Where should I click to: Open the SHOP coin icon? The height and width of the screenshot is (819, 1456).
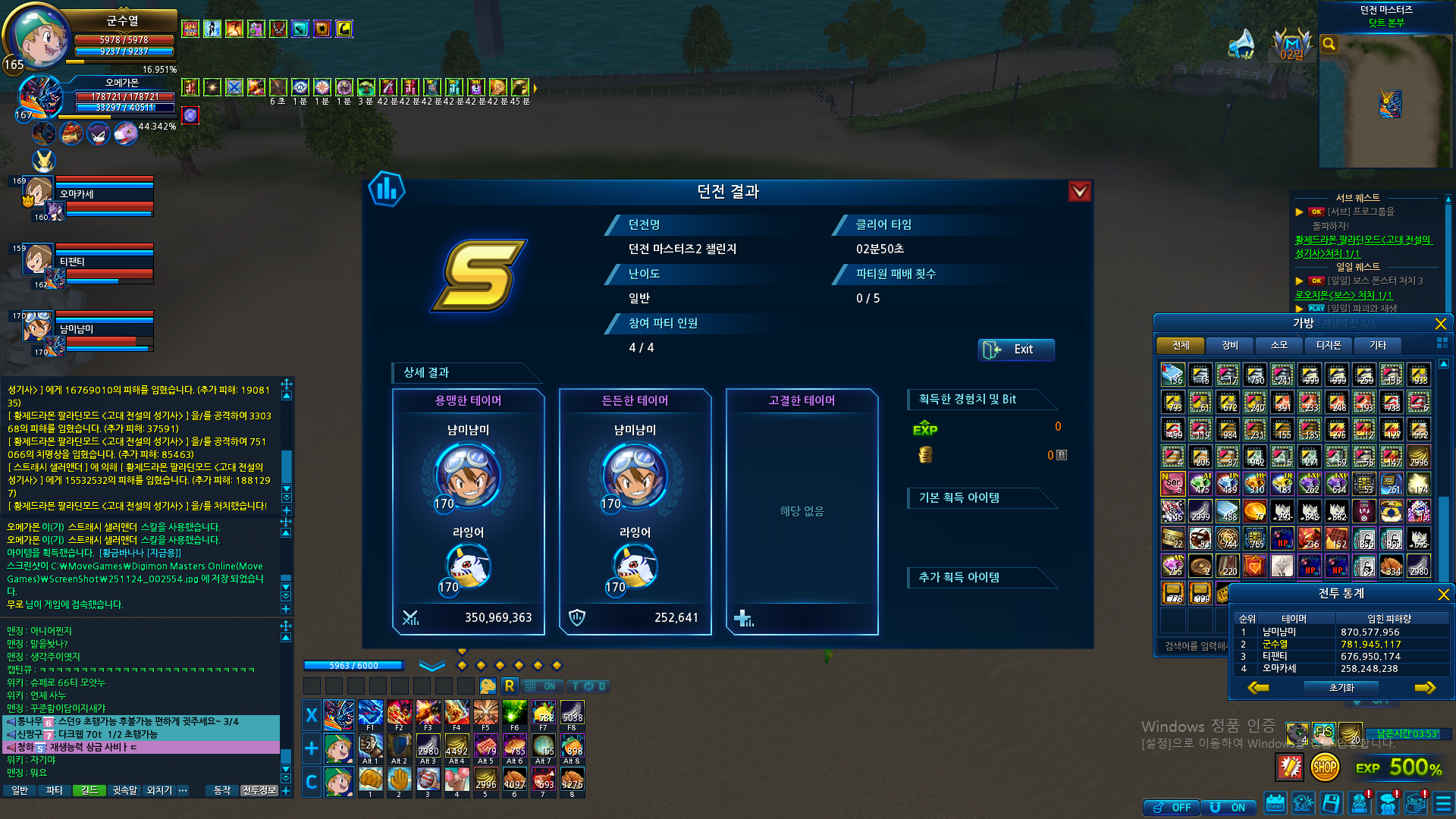[x=1324, y=767]
